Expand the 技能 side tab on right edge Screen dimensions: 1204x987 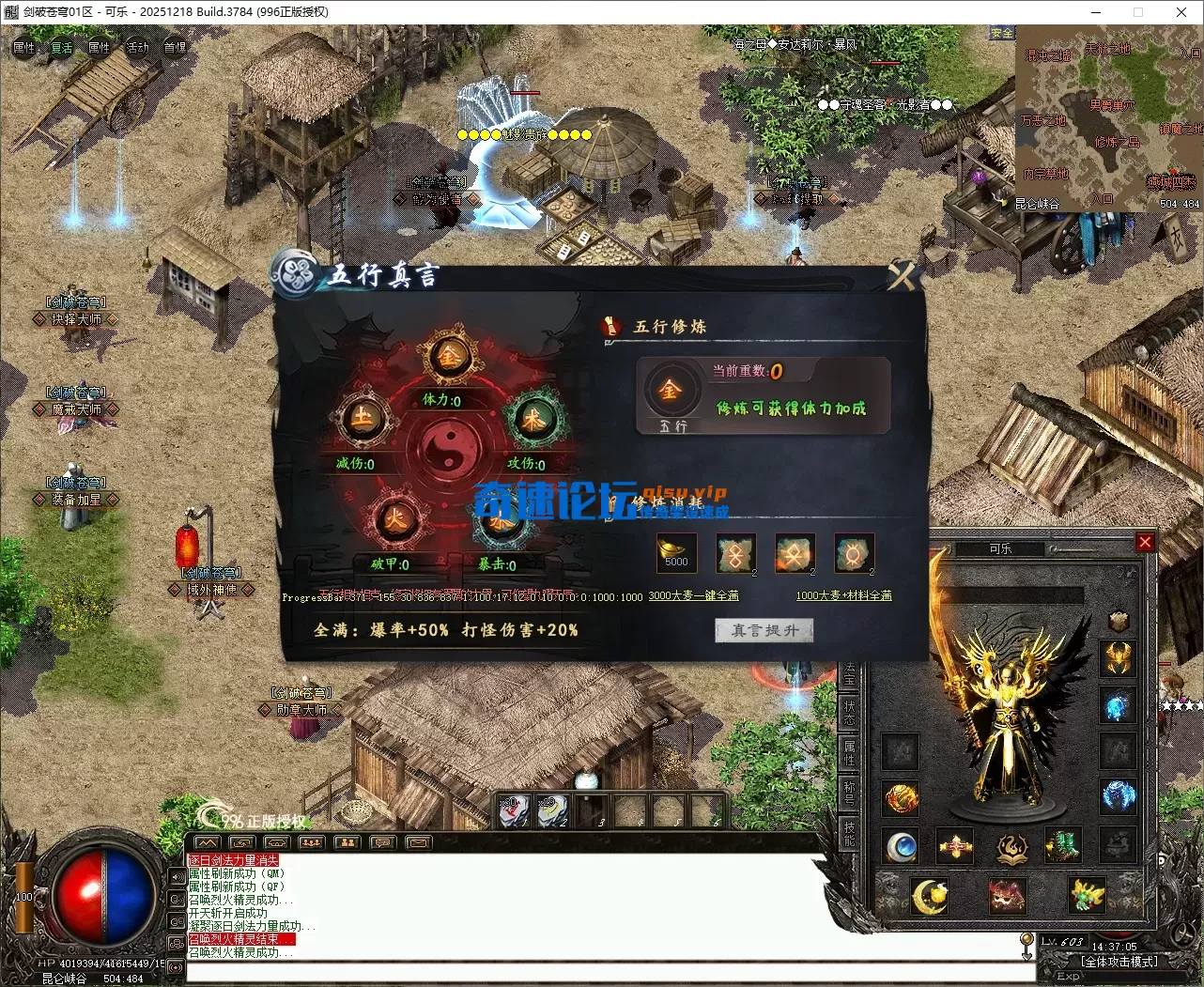(851, 830)
